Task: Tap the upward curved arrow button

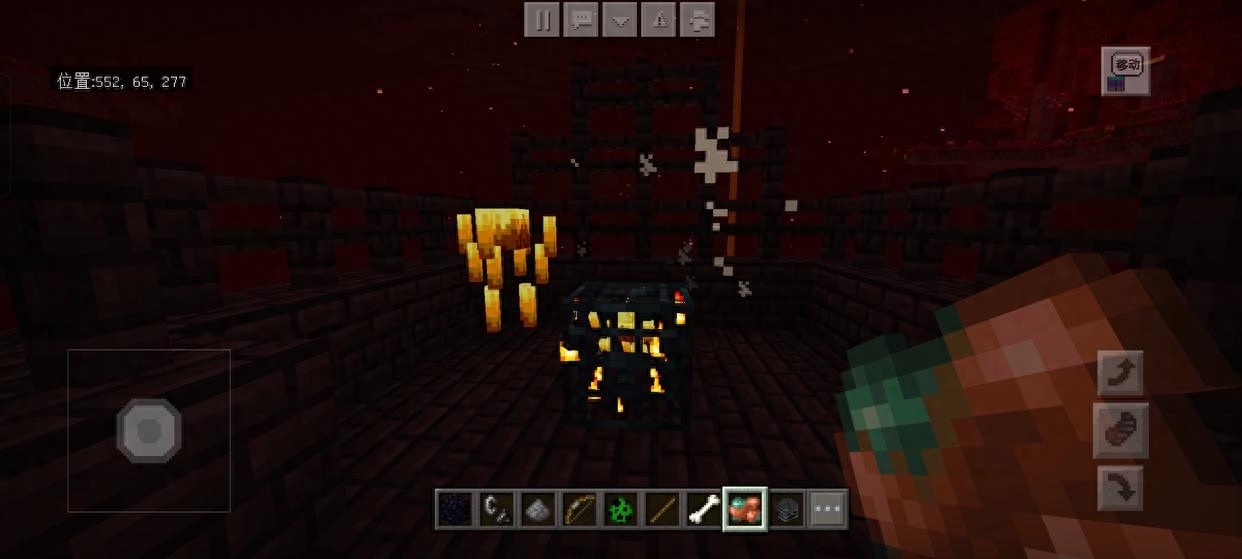Action: point(1121,374)
